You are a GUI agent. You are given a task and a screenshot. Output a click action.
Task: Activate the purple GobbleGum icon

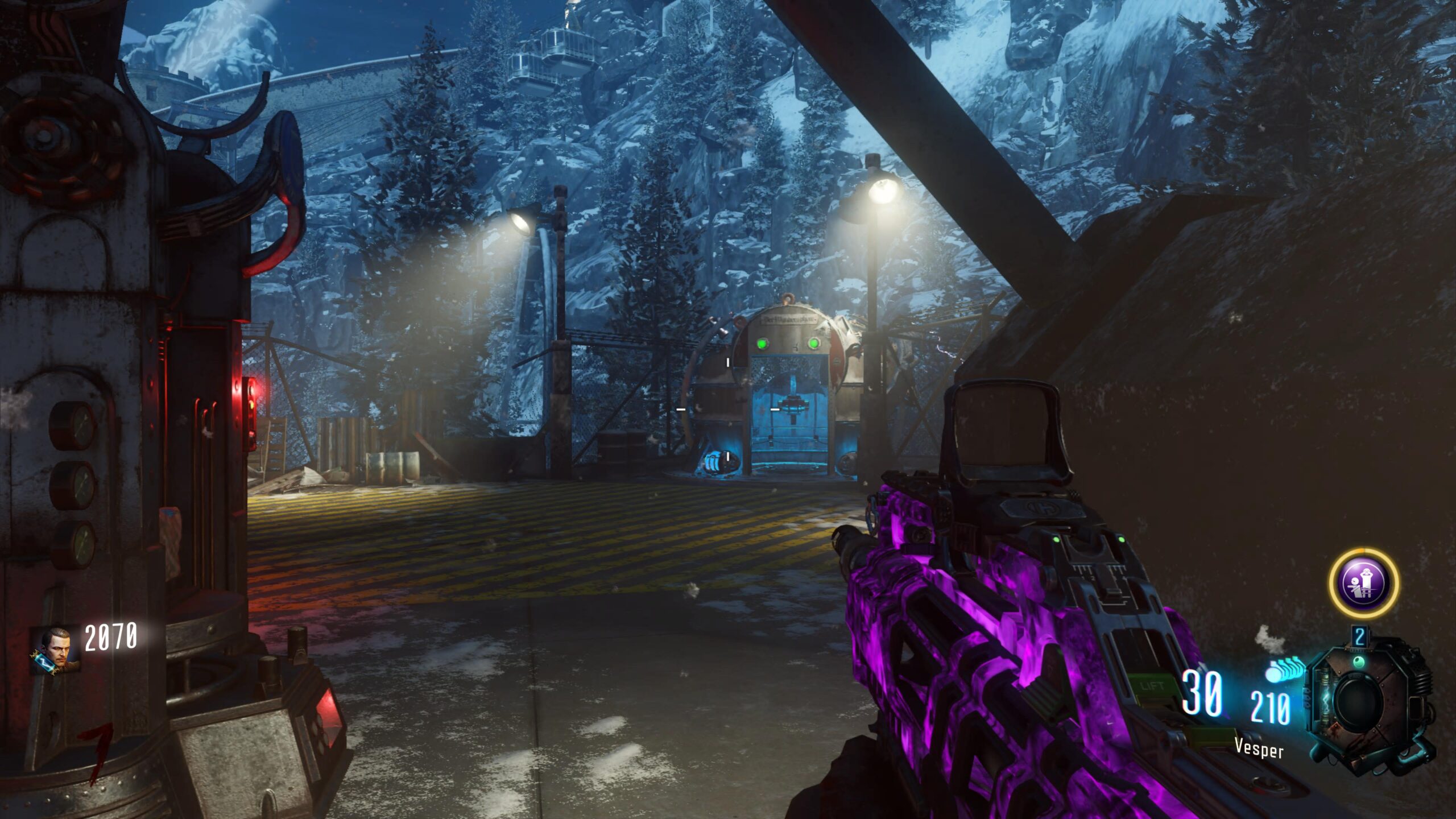point(1363,583)
